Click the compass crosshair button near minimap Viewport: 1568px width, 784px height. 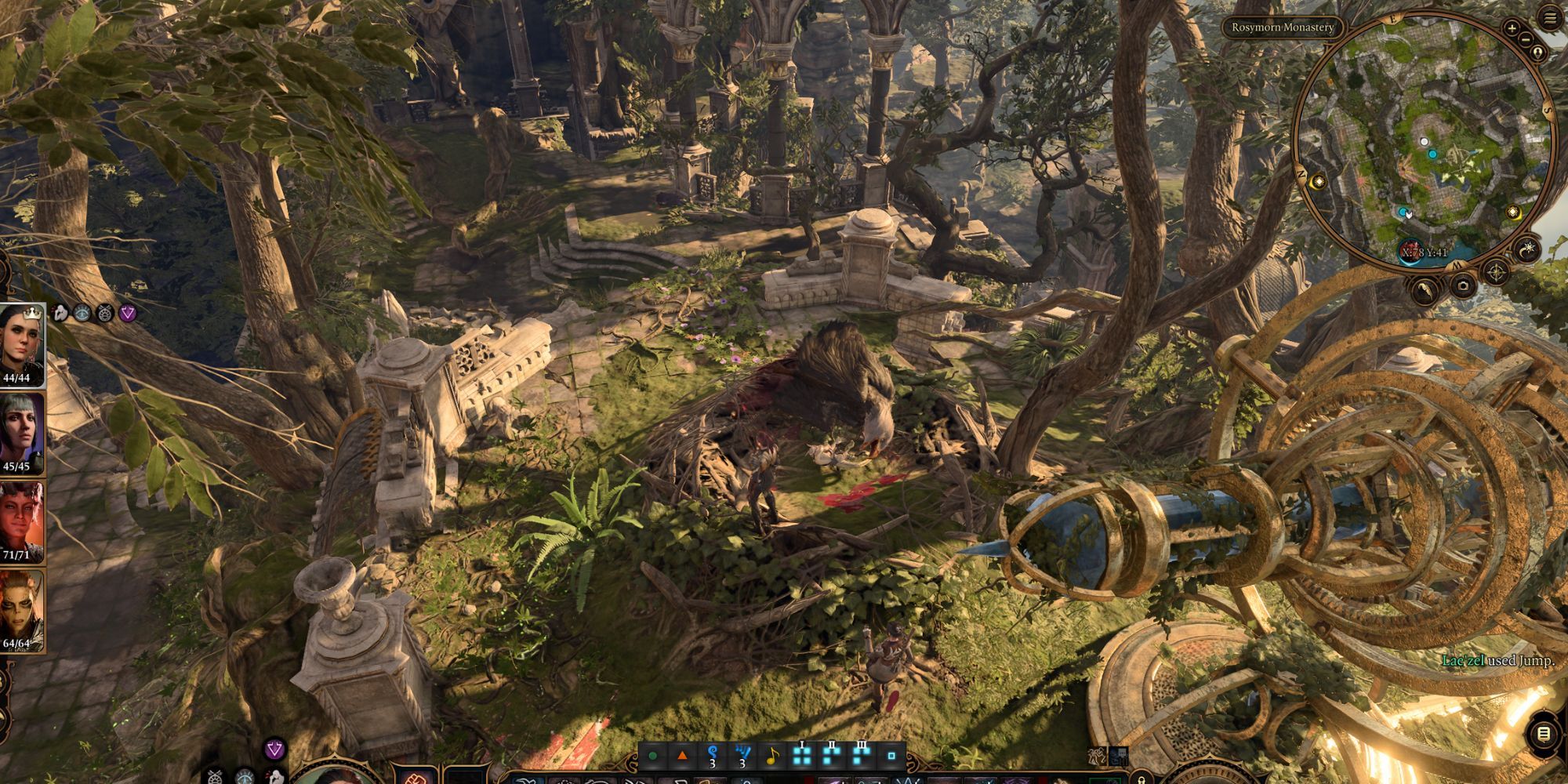pos(1496,274)
